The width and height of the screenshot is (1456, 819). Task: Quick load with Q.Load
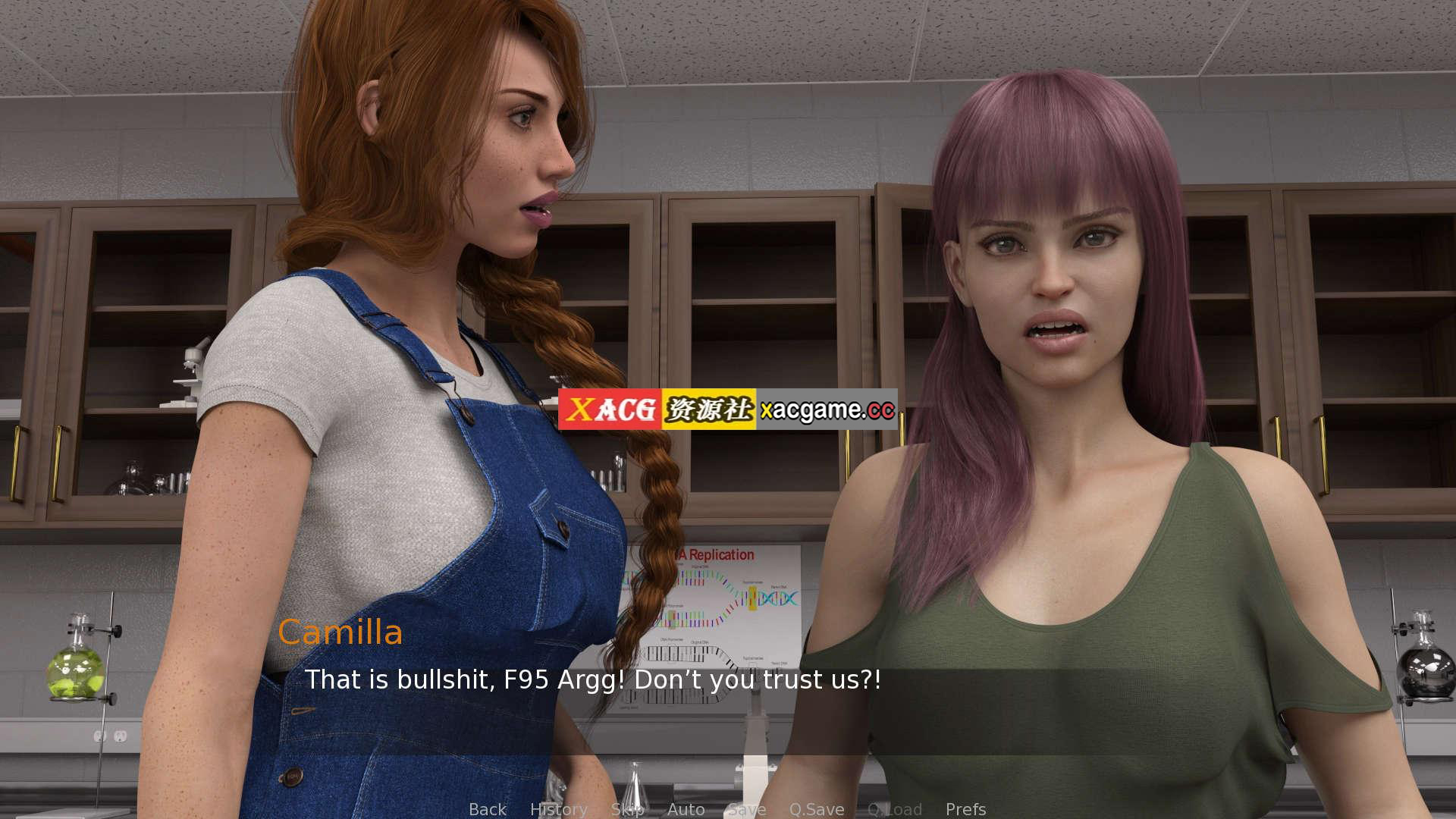click(x=894, y=809)
